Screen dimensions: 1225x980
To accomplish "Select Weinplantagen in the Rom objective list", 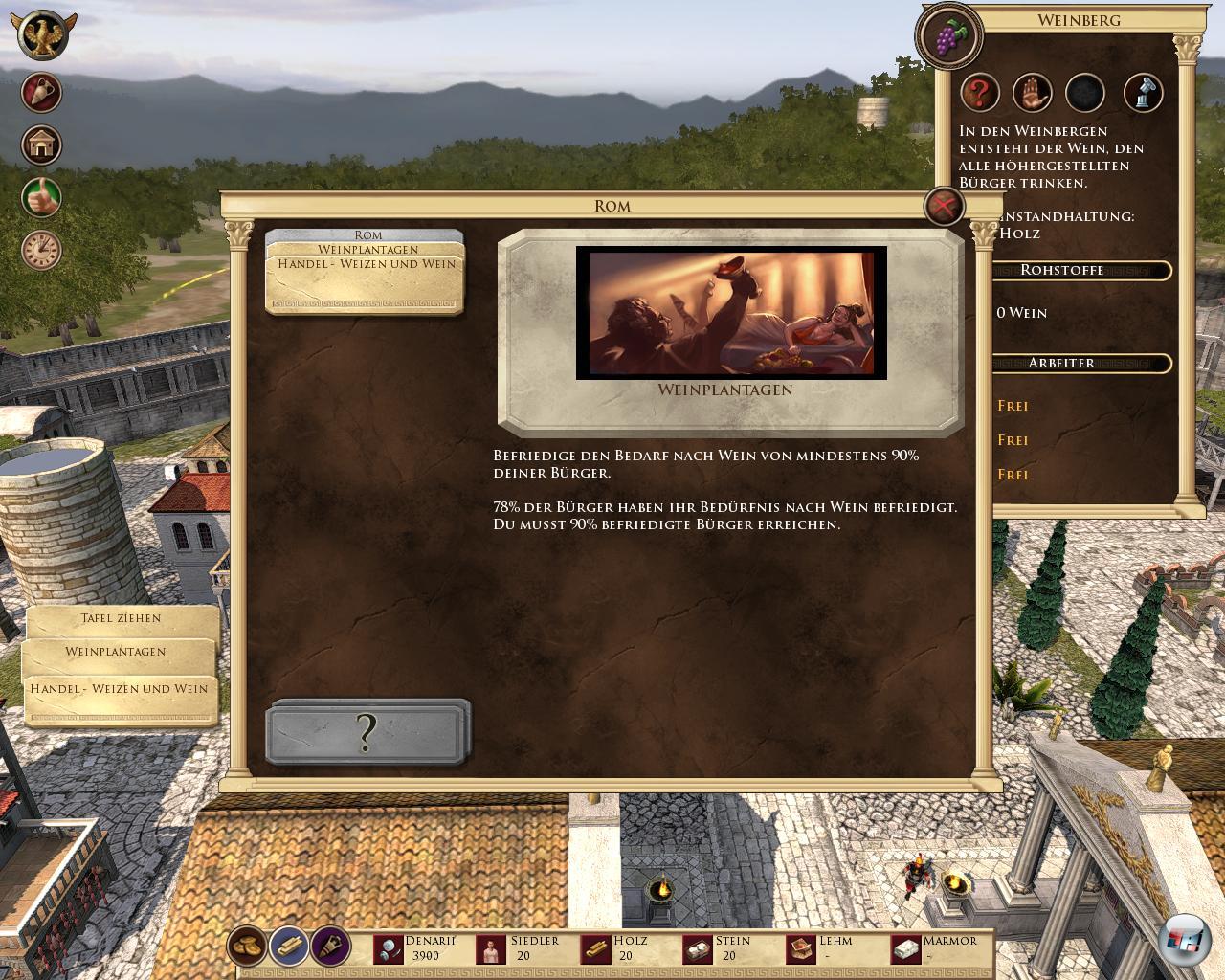I will 367,250.
